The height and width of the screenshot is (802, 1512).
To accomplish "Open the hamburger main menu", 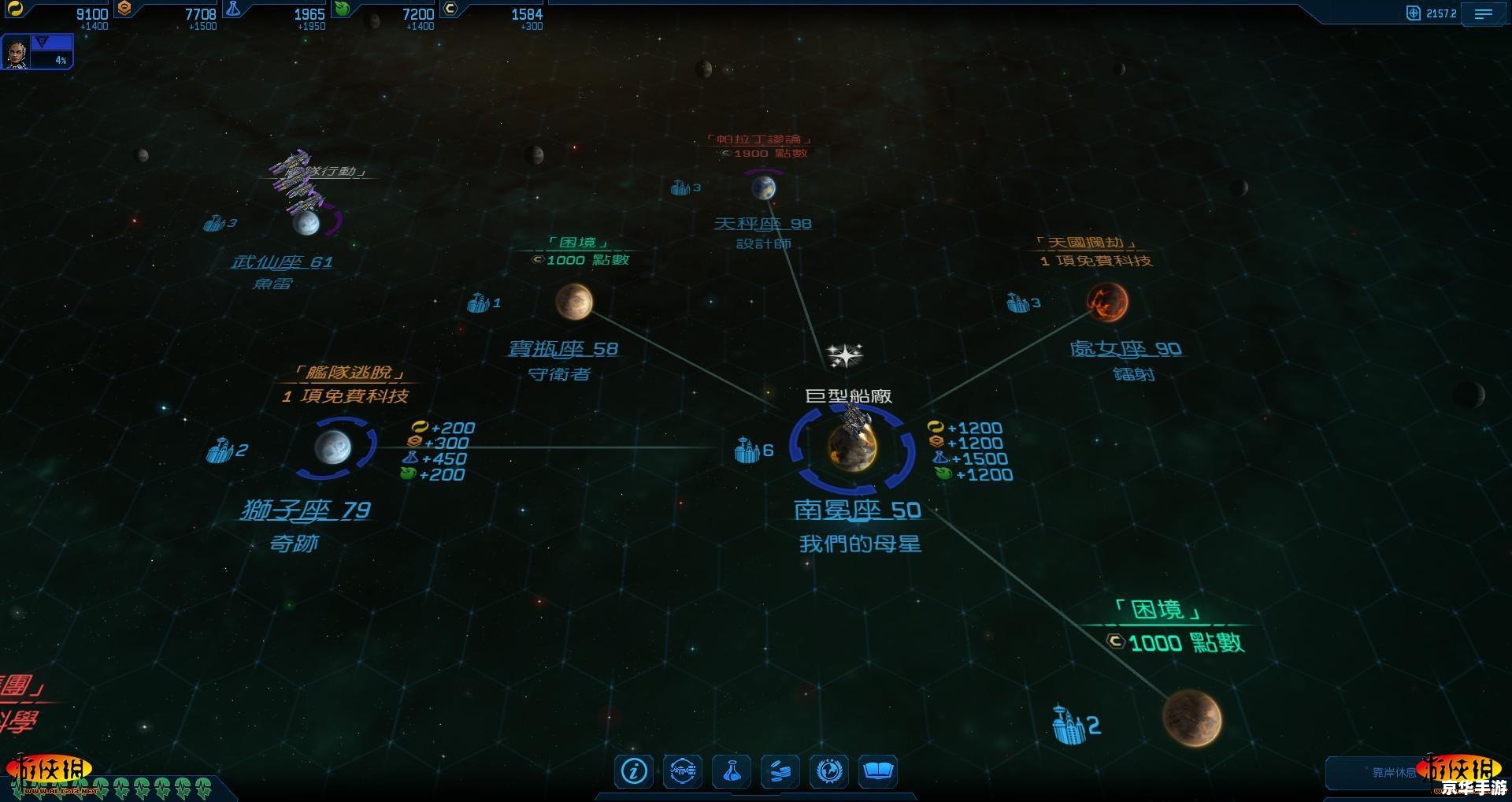I will coord(1483,14).
